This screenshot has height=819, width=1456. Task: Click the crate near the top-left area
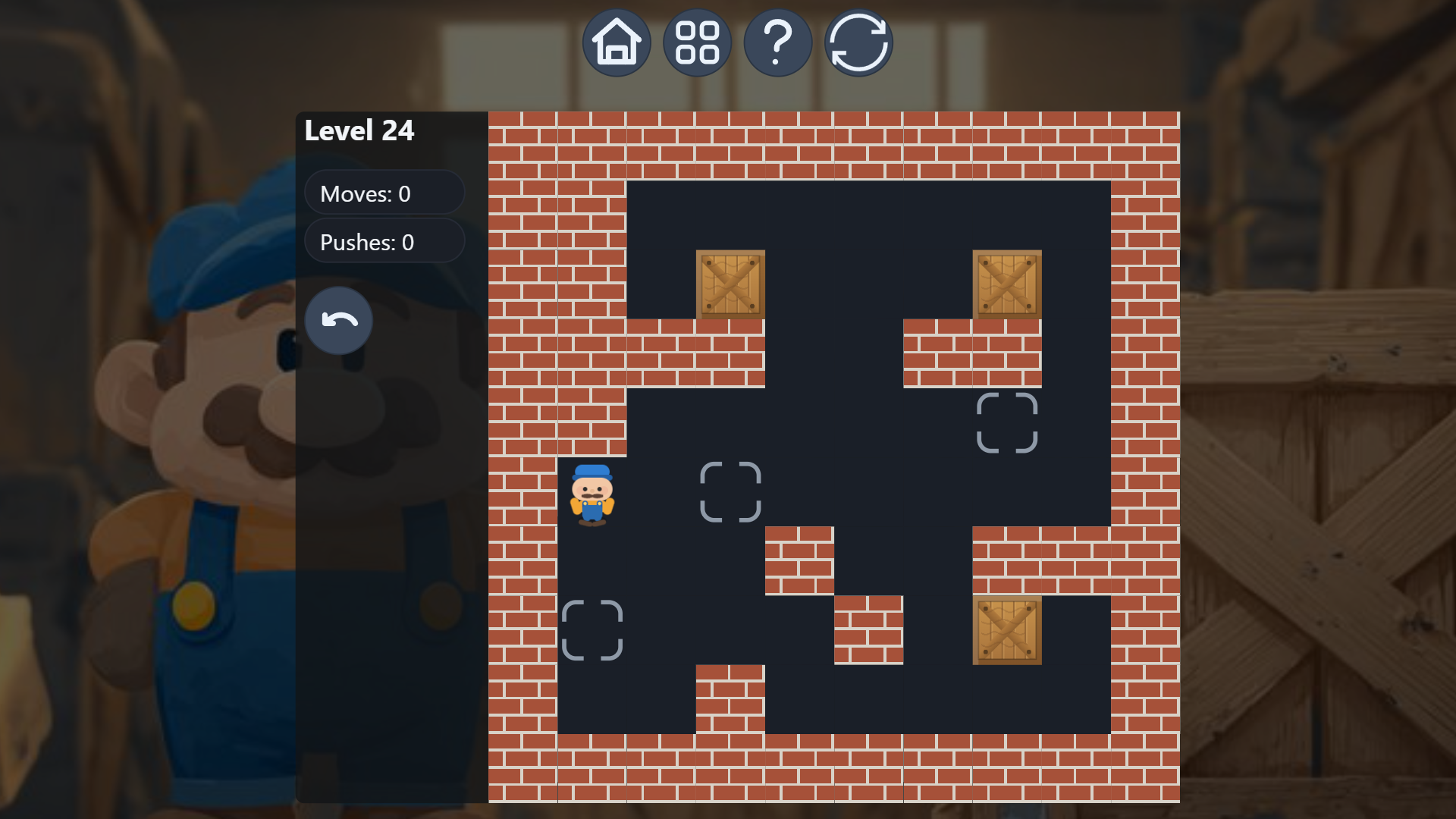coord(730,284)
